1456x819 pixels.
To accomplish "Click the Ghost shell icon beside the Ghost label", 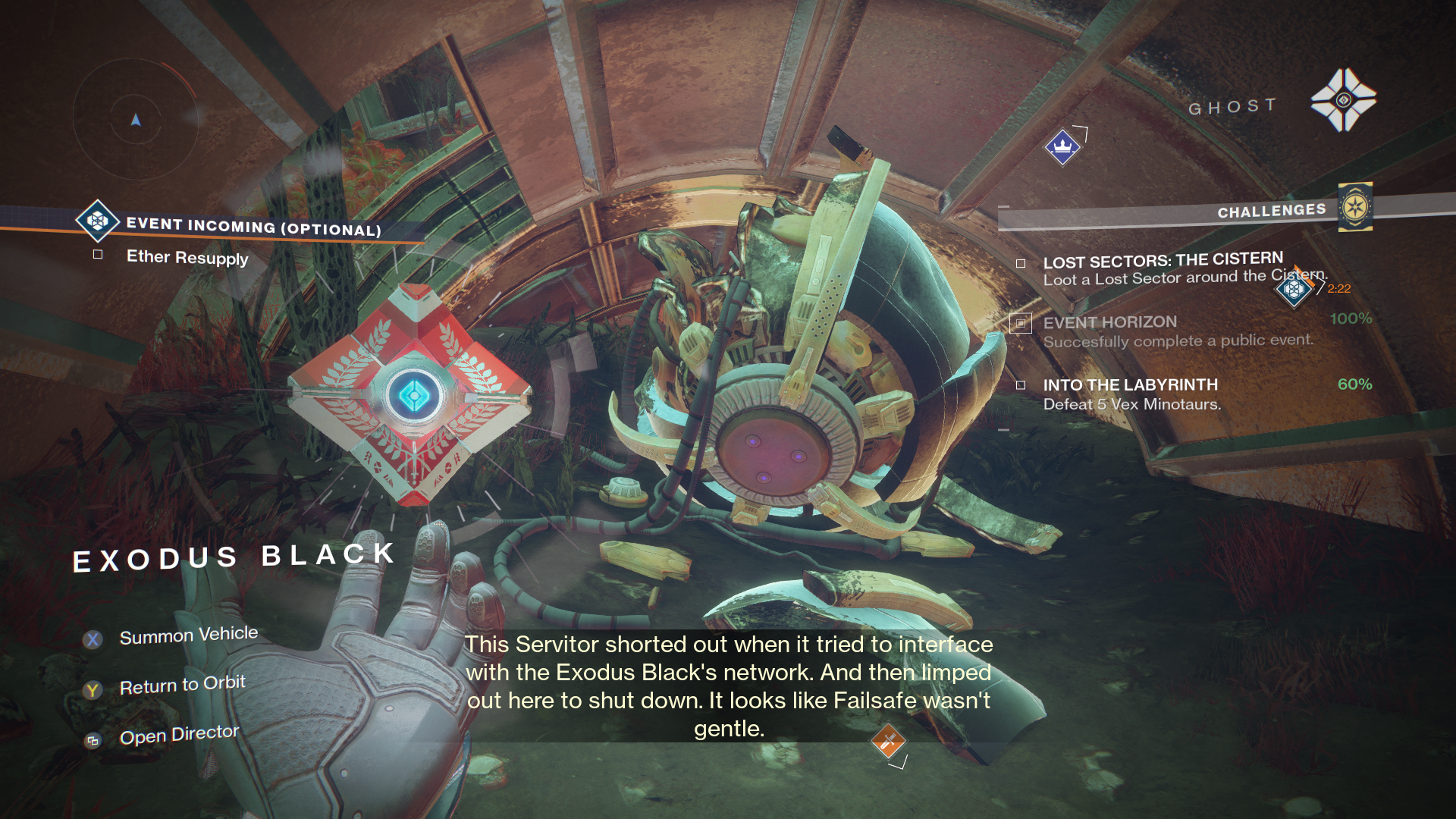I will point(1344,100).
